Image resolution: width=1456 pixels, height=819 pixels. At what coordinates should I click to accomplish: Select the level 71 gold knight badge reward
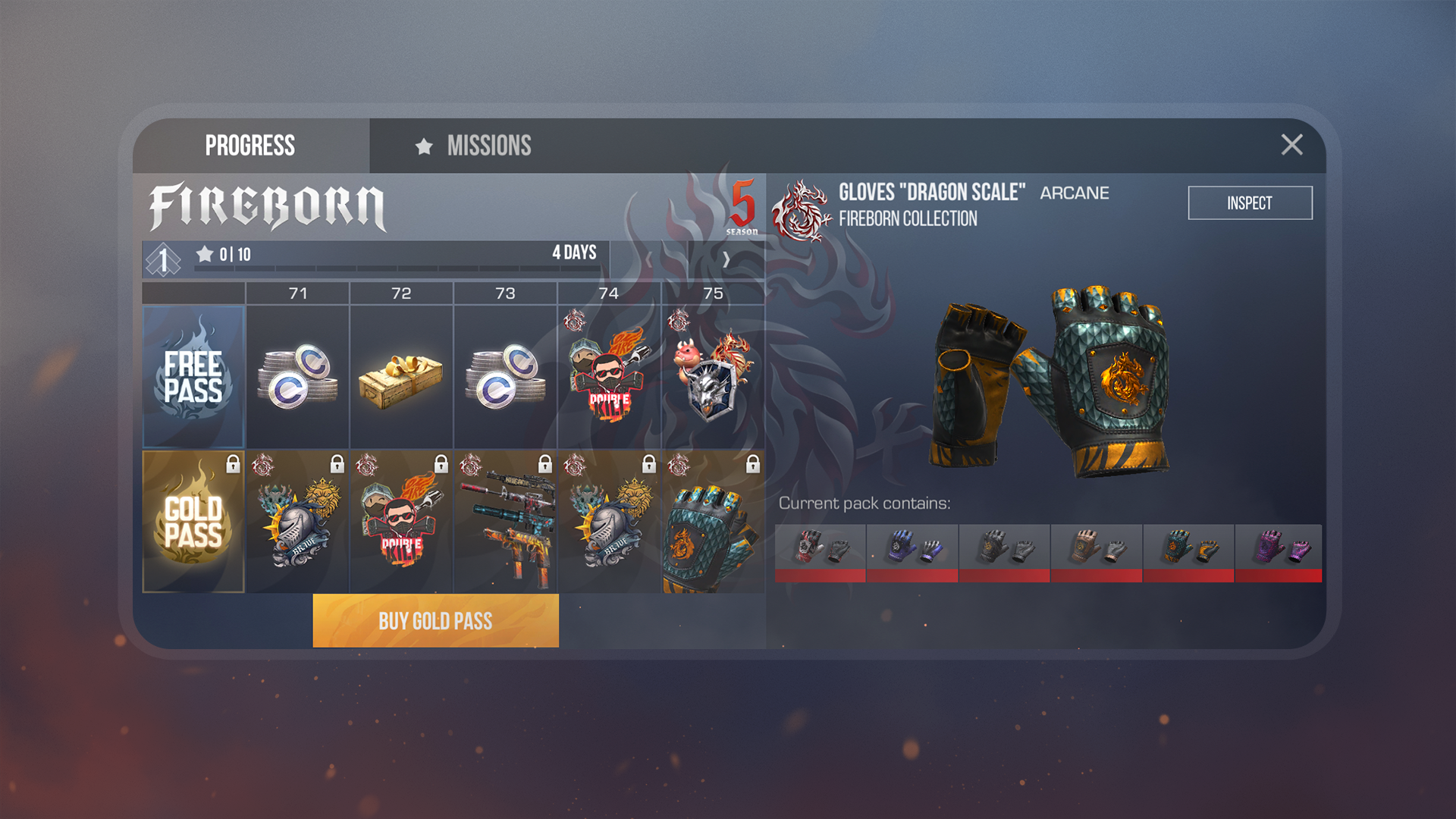[297, 522]
